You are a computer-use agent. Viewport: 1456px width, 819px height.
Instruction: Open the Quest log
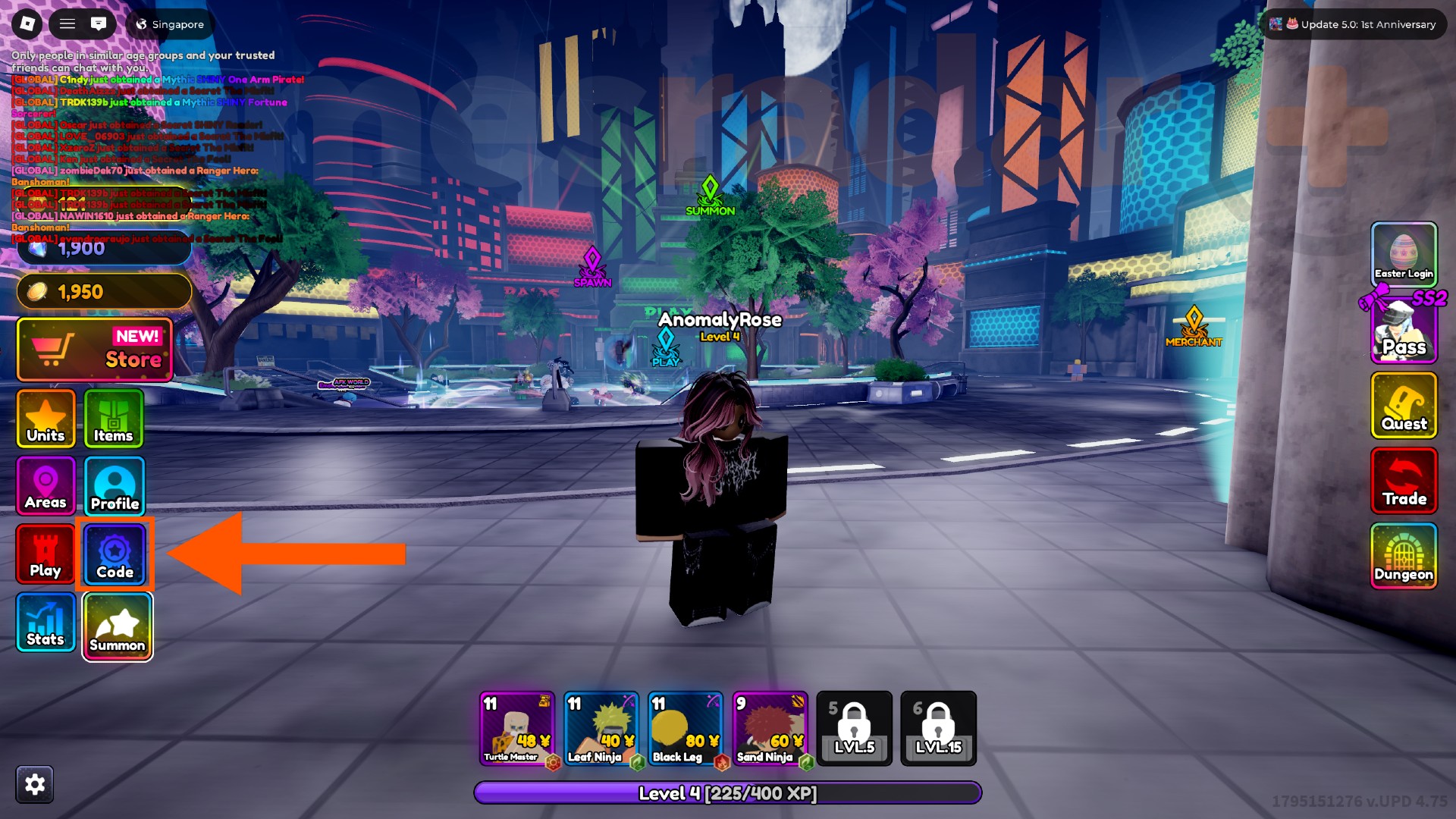click(1404, 407)
